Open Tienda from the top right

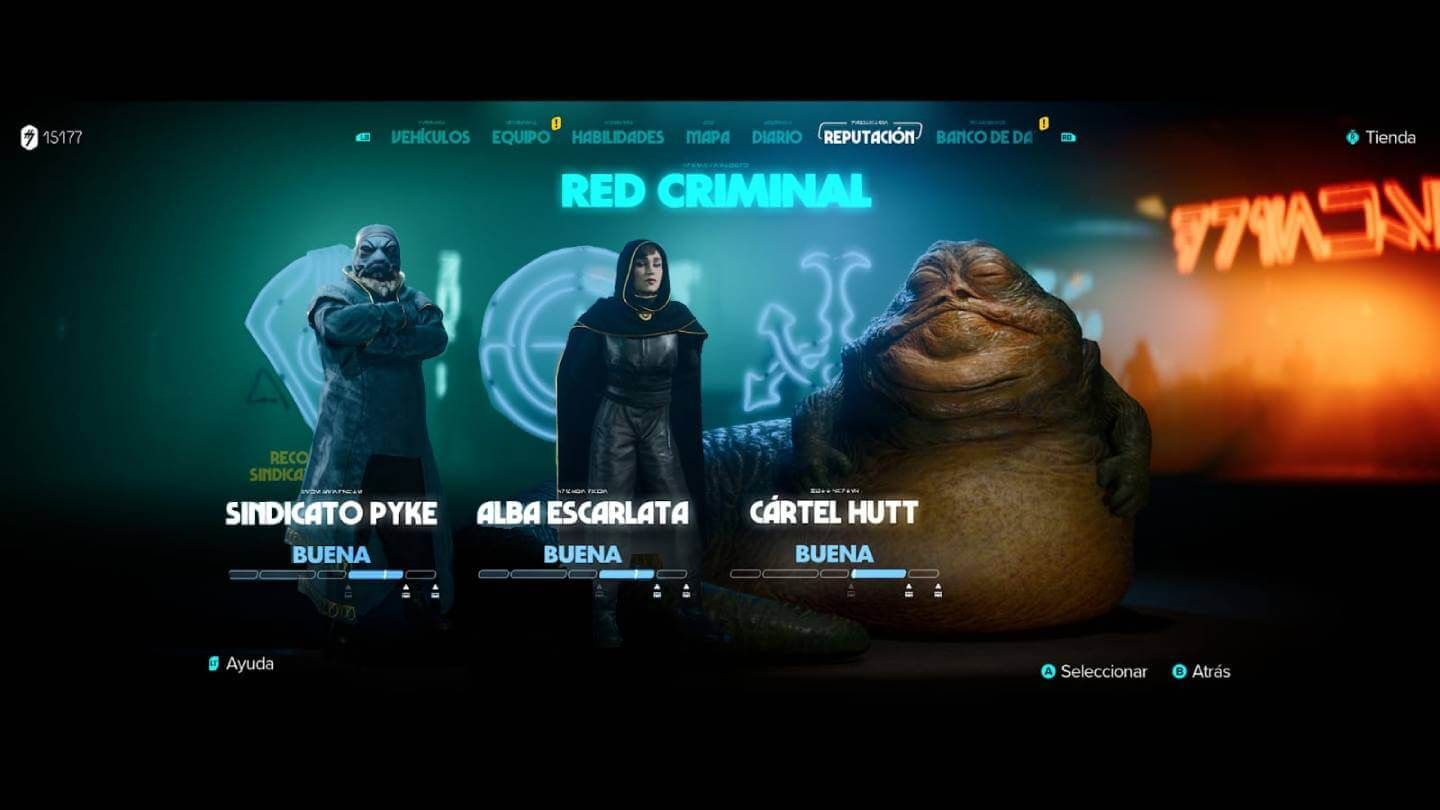[1390, 139]
